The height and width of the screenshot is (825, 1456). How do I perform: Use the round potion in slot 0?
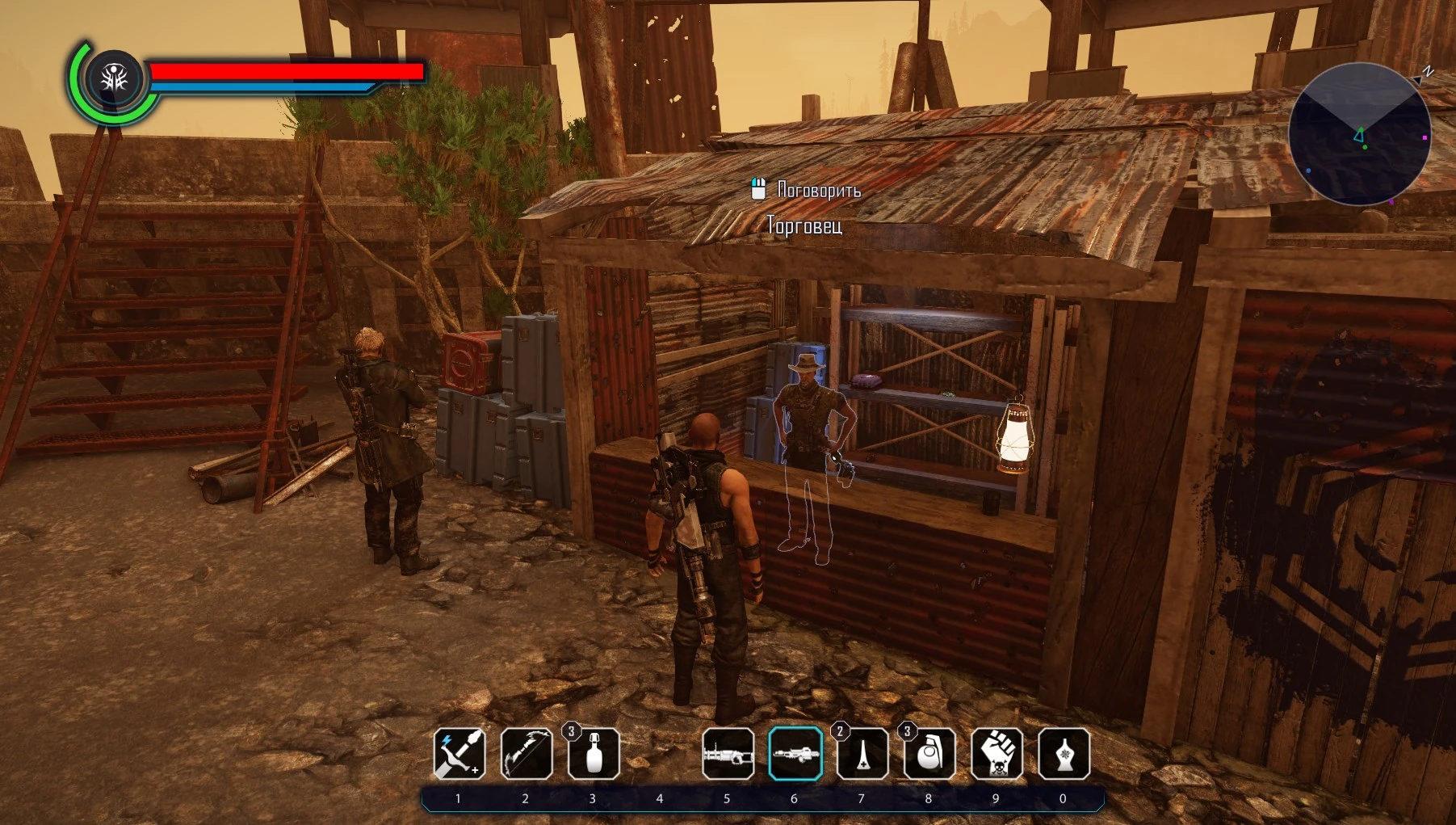(1064, 754)
